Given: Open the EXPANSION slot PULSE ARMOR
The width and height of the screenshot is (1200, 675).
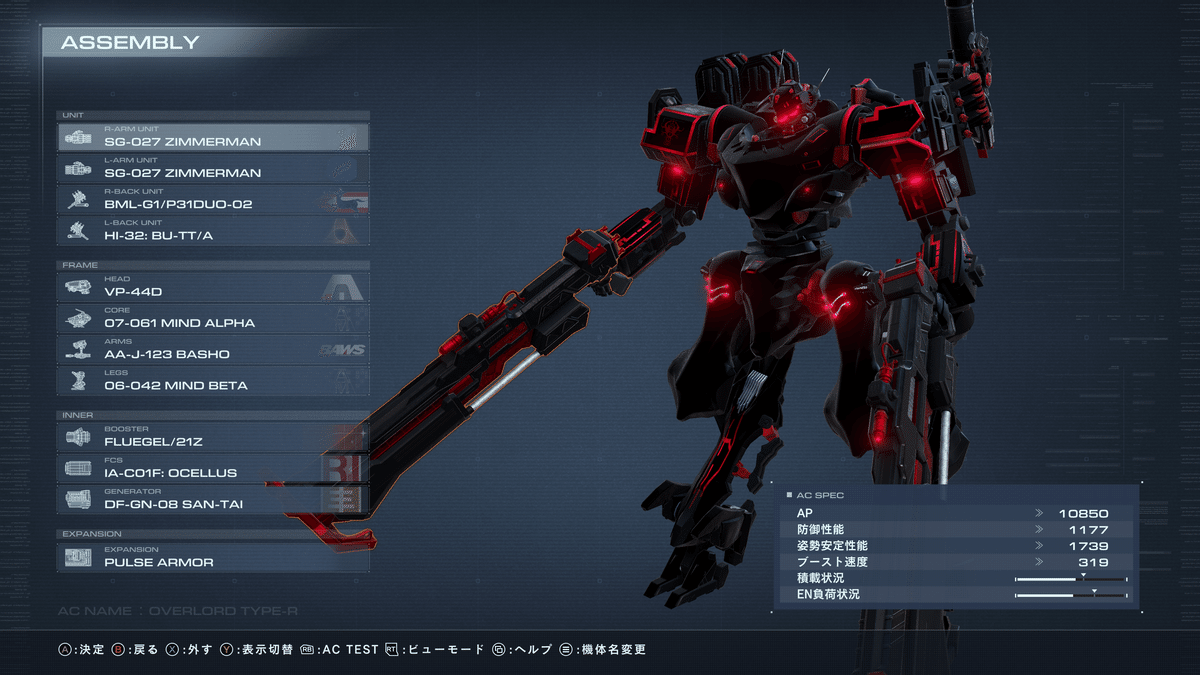Looking at the screenshot, I should pos(213,557).
